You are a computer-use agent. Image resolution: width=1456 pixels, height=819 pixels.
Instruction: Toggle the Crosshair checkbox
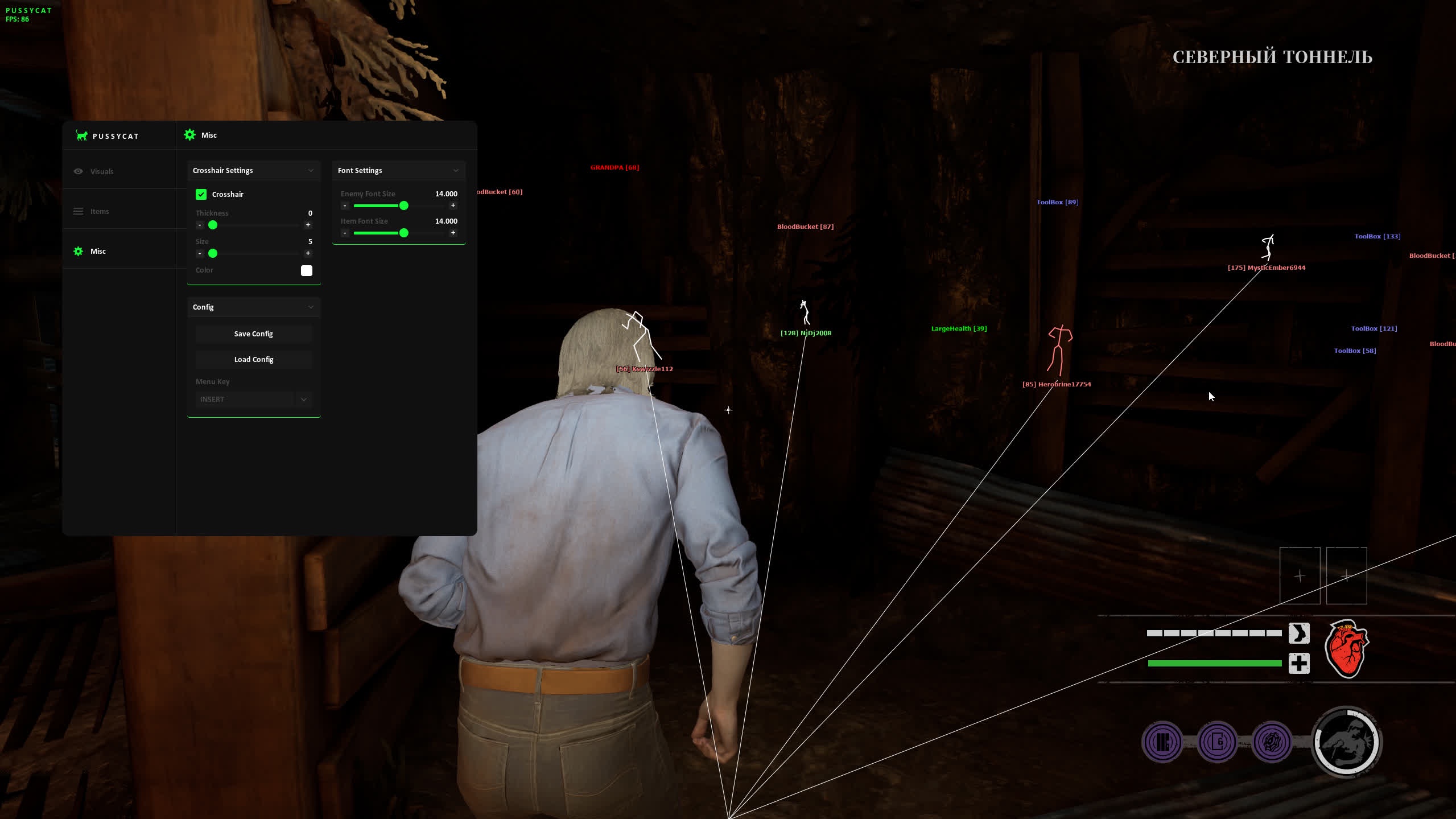click(x=201, y=195)
